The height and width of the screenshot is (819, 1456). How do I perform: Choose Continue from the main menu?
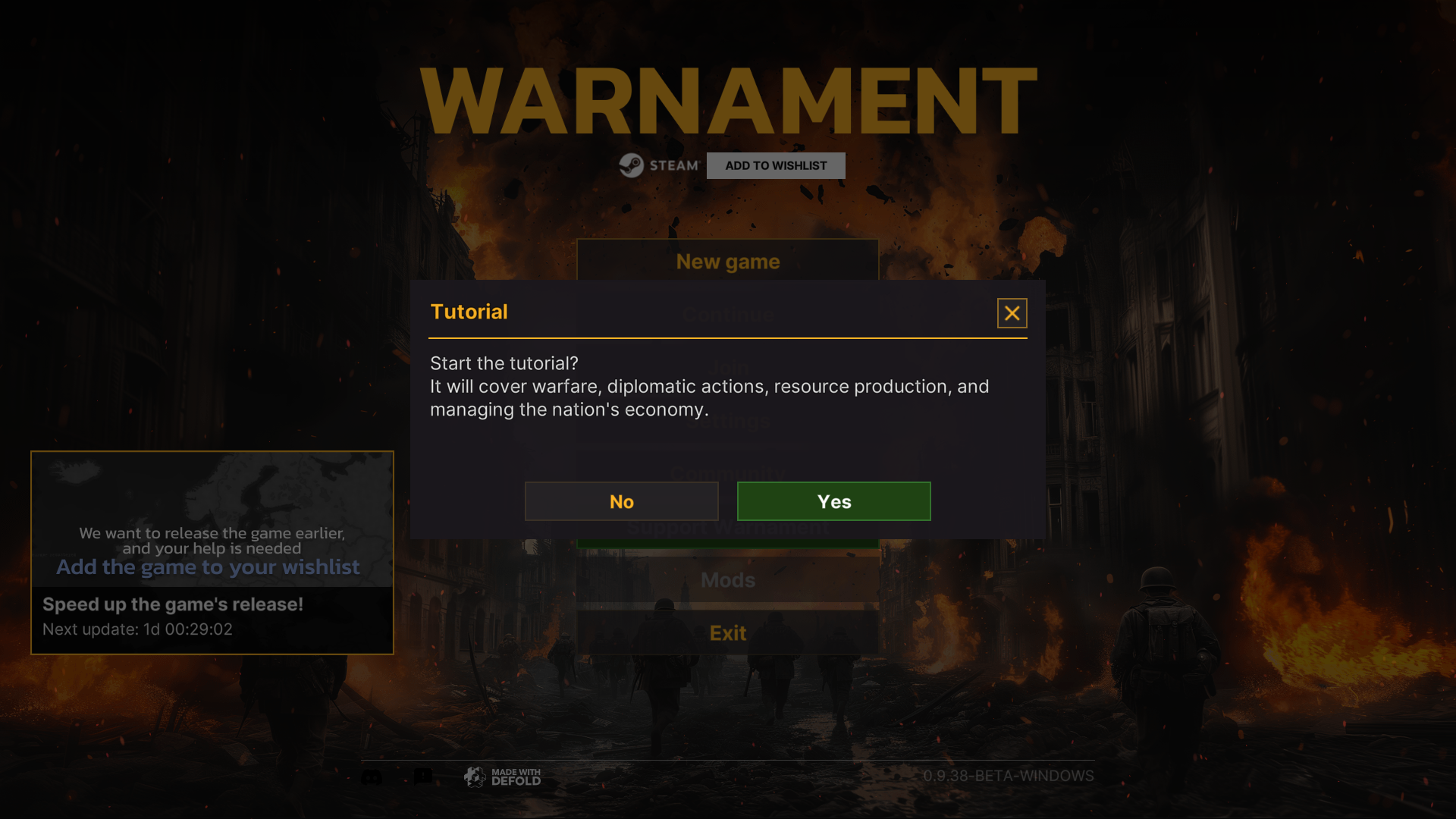pos(727,314)
